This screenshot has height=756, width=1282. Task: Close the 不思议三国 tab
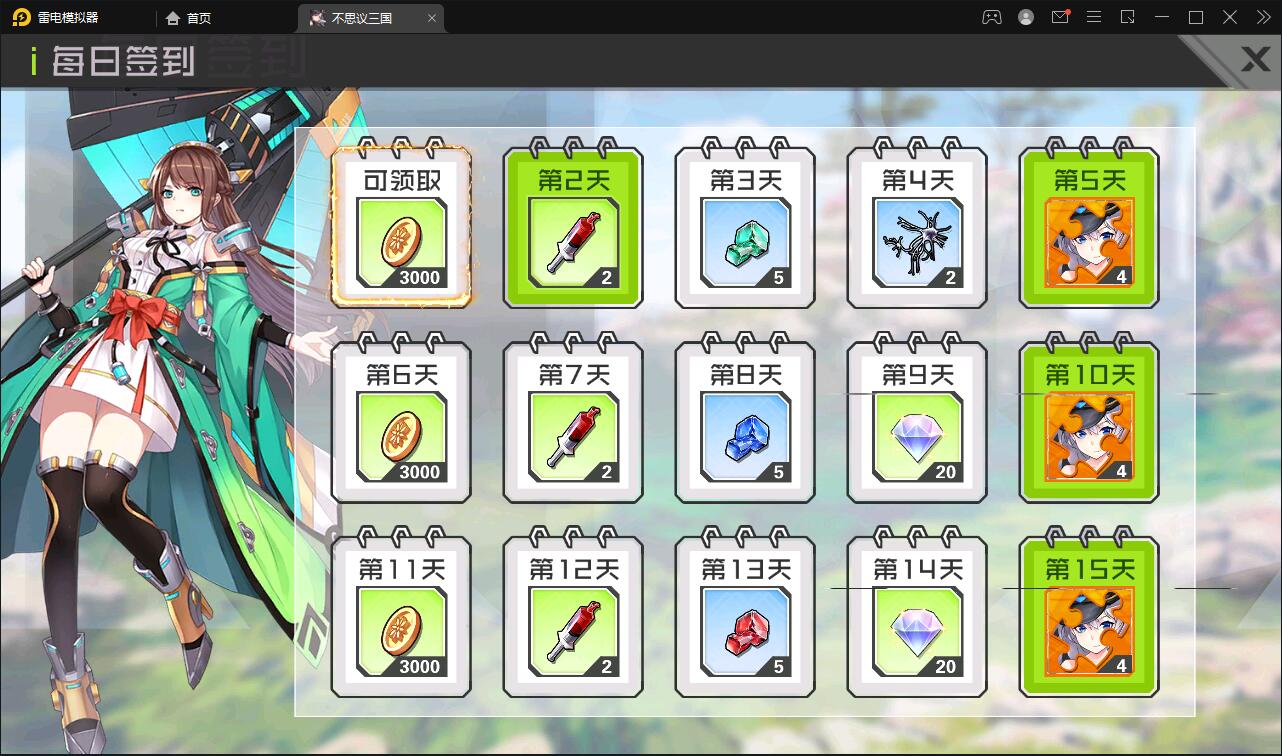pos(431,17)
